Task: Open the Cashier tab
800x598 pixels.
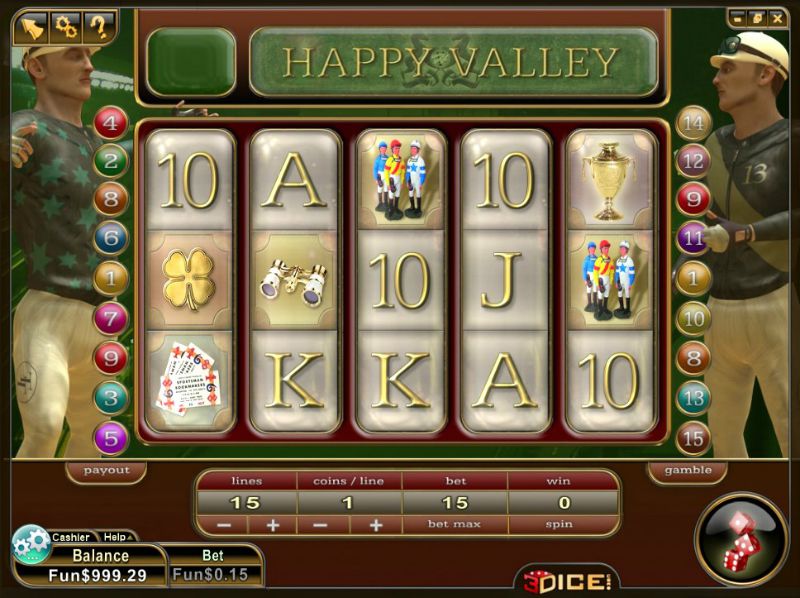Action: 70,537
